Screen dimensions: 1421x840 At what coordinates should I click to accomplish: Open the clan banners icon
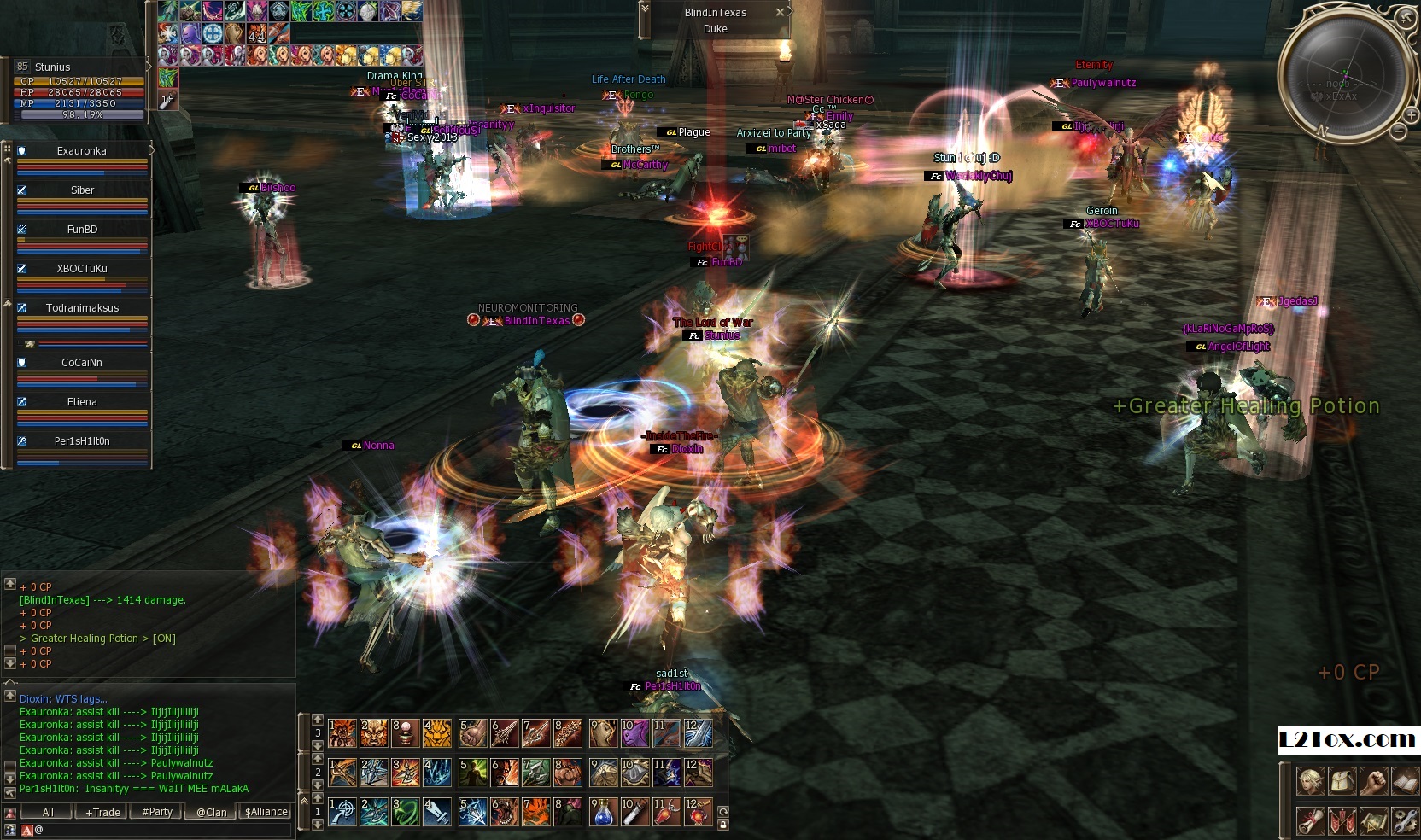tap(1342, 821)
